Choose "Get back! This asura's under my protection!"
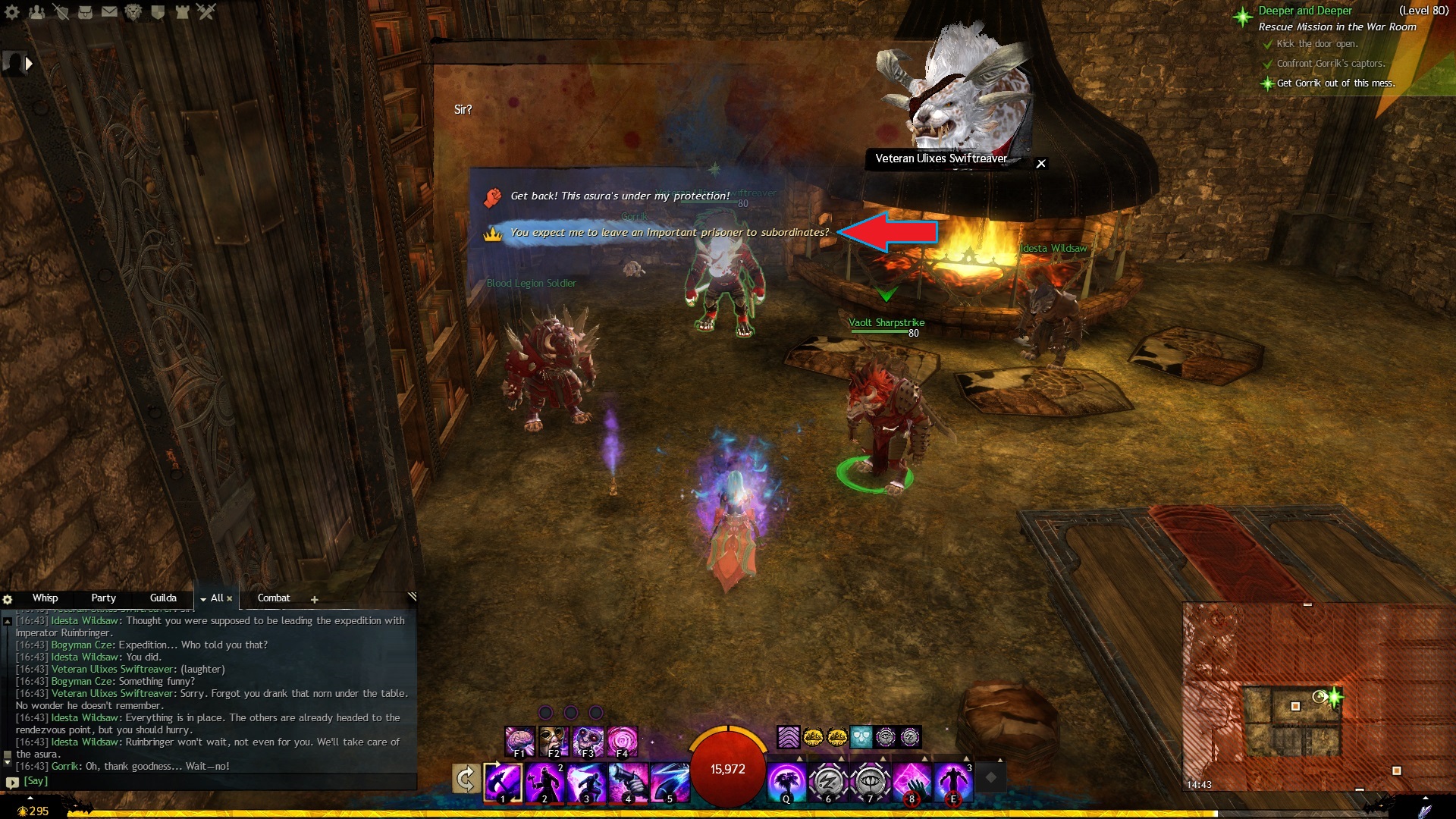 tap(620, 196)
